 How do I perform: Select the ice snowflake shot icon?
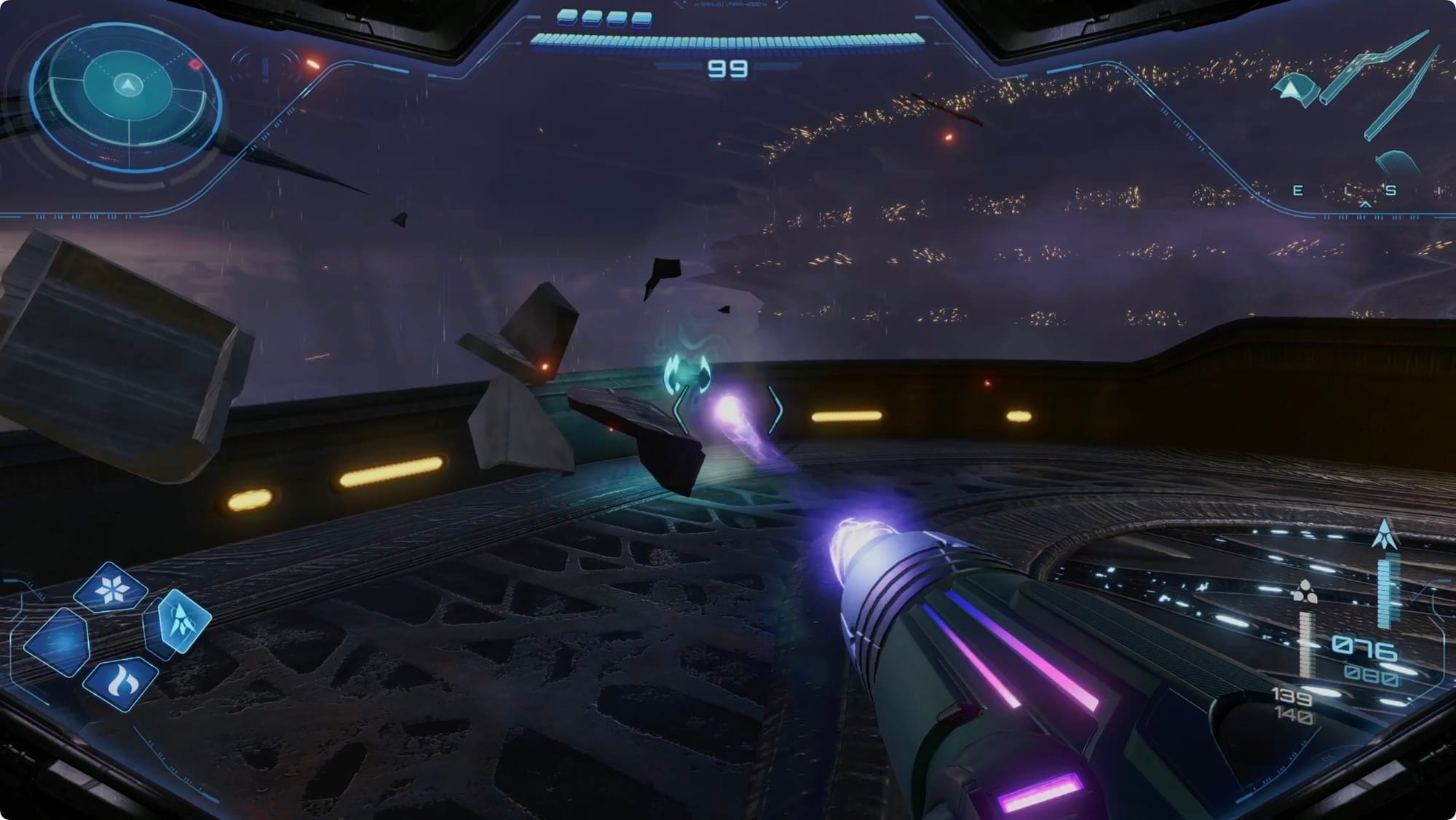click(111, 588)
